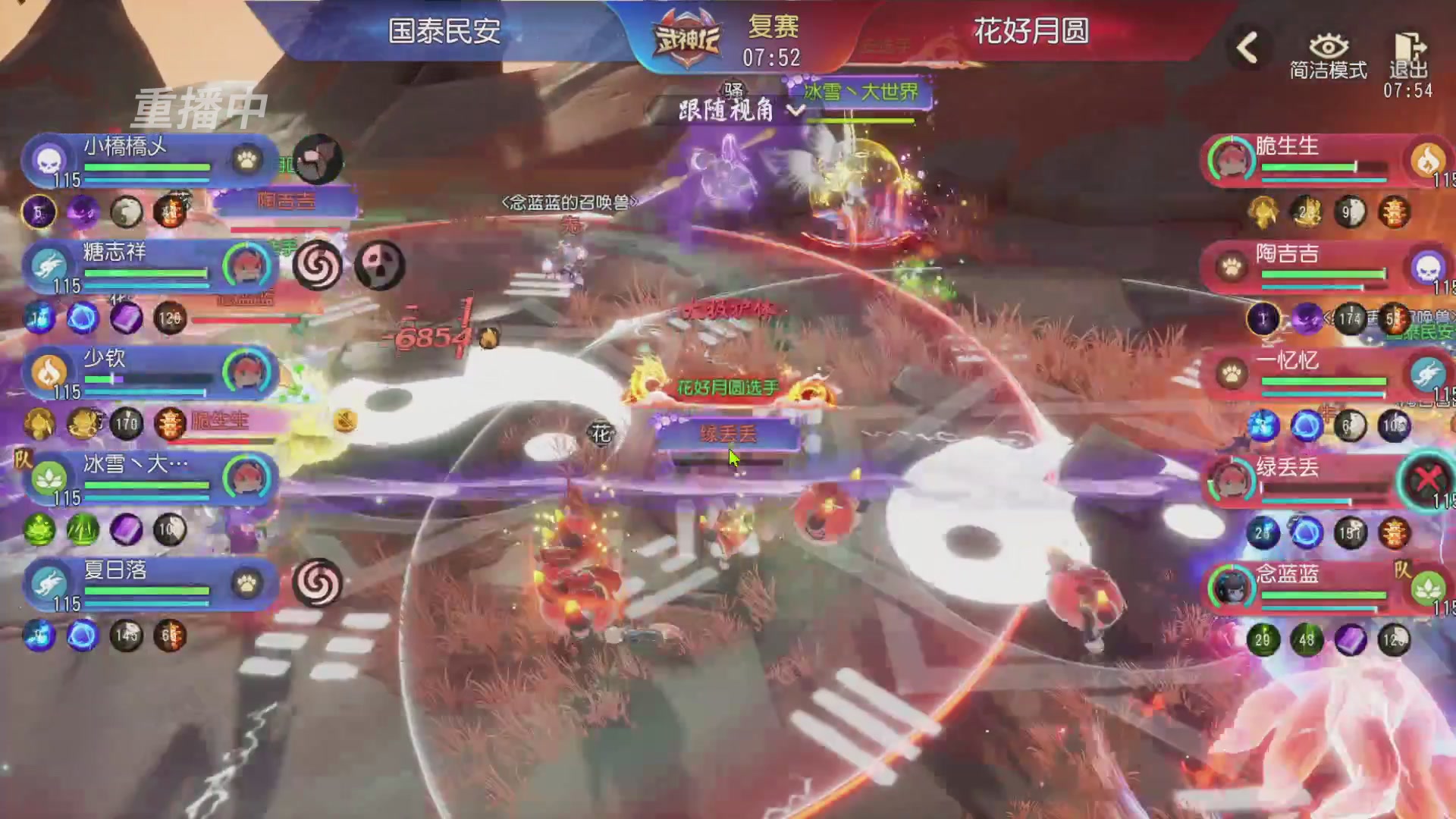The image size is (1456, 819).
Task: Click the skull icon on 小橋橋乄's panel
Action: pyautogui.click(x=49, y=161)
